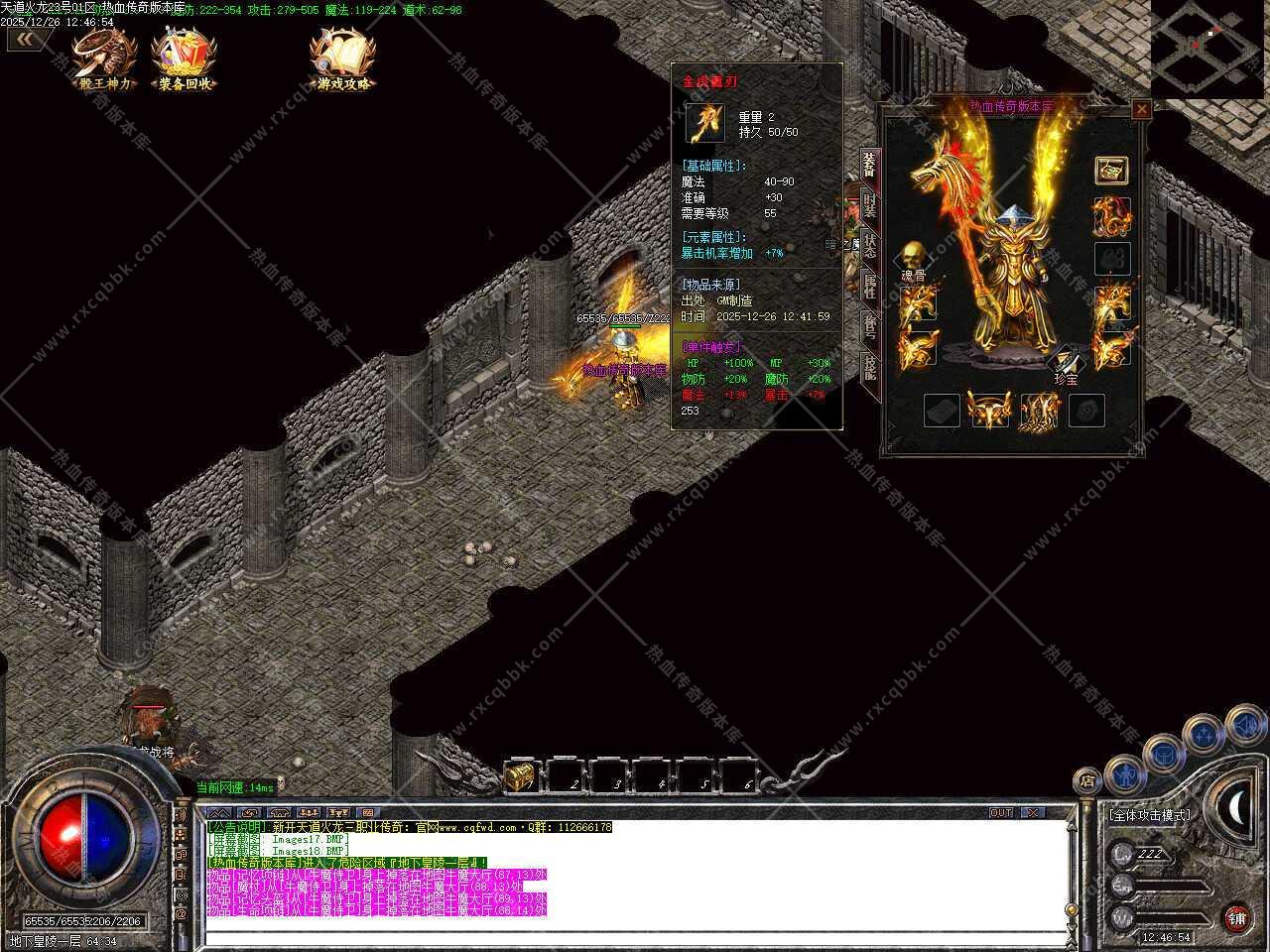Open the red 铺 stall button
This screenshot has width=1270, height=952.
pyautogui.click(x=1236, y=918)
